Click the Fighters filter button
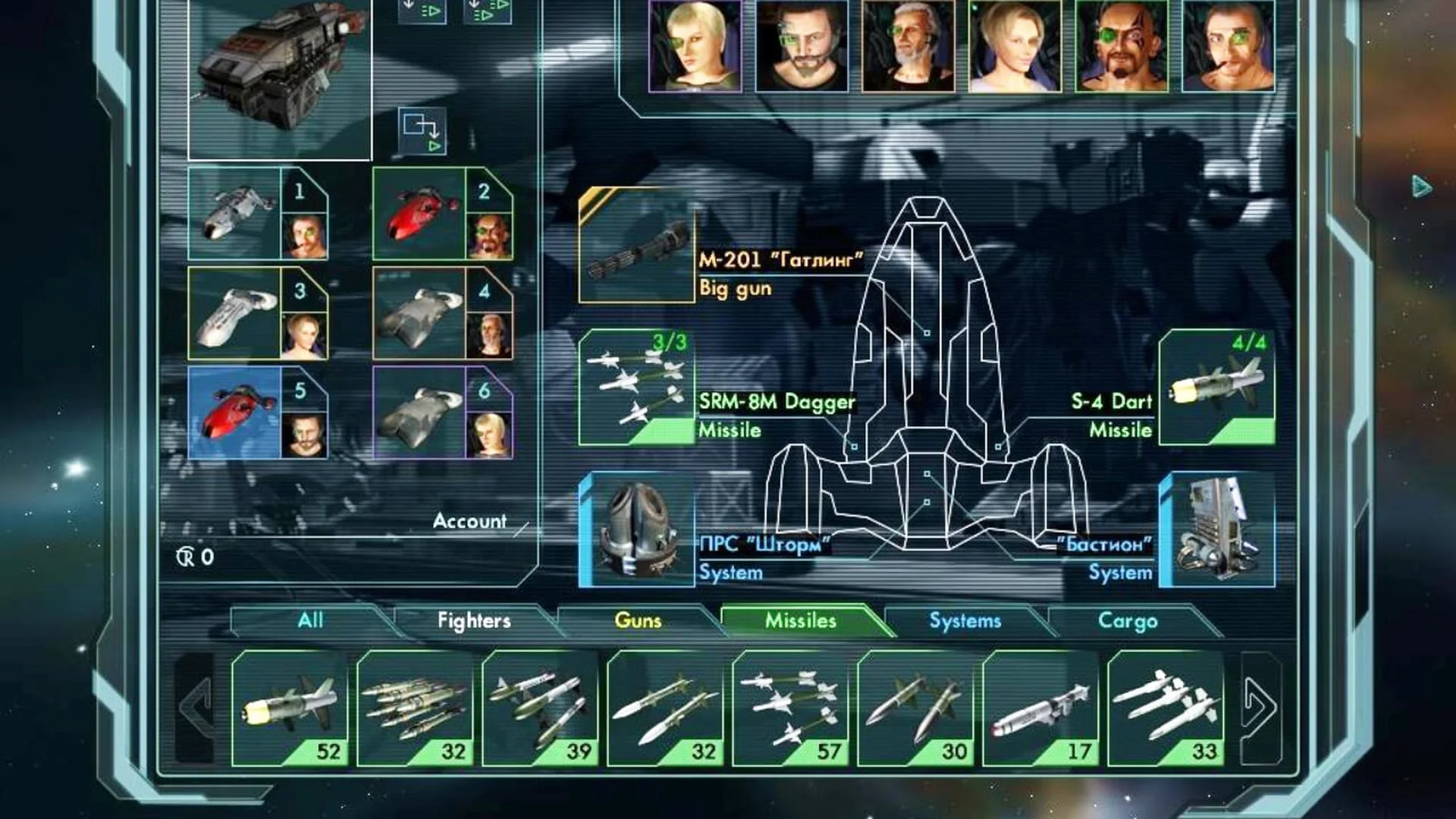 473,620
